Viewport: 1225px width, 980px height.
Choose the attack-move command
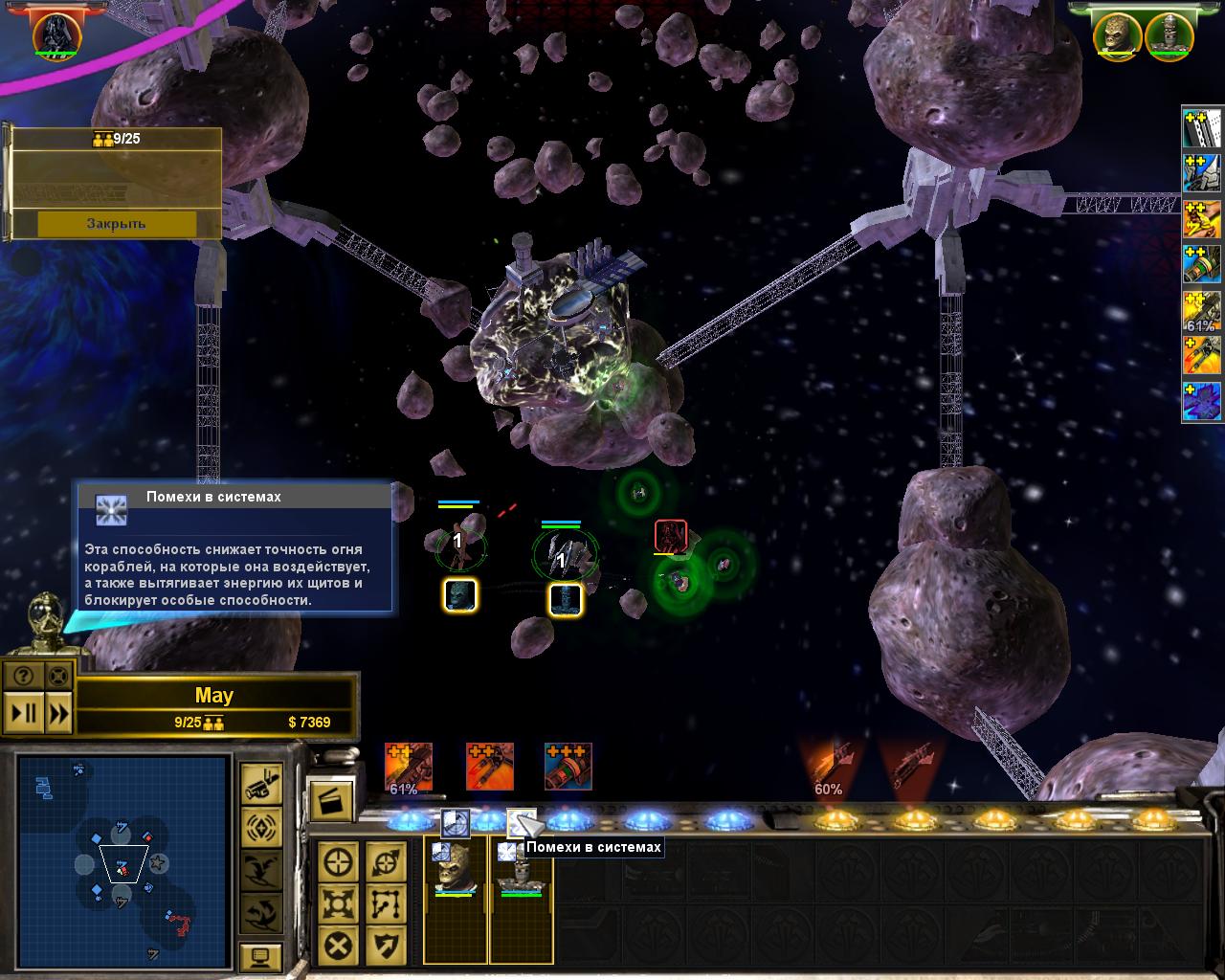[x=385, y=862]
